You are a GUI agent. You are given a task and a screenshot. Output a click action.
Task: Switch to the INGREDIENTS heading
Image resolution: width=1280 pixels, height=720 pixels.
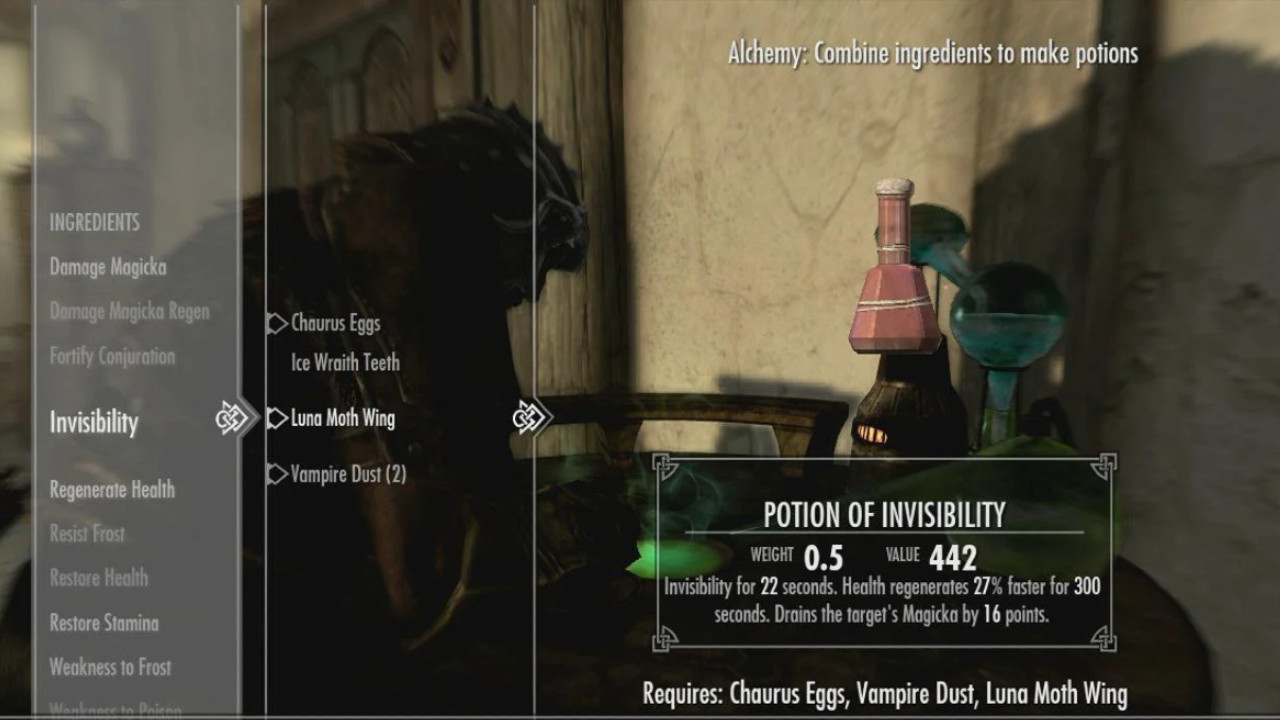tap(95, 222)
